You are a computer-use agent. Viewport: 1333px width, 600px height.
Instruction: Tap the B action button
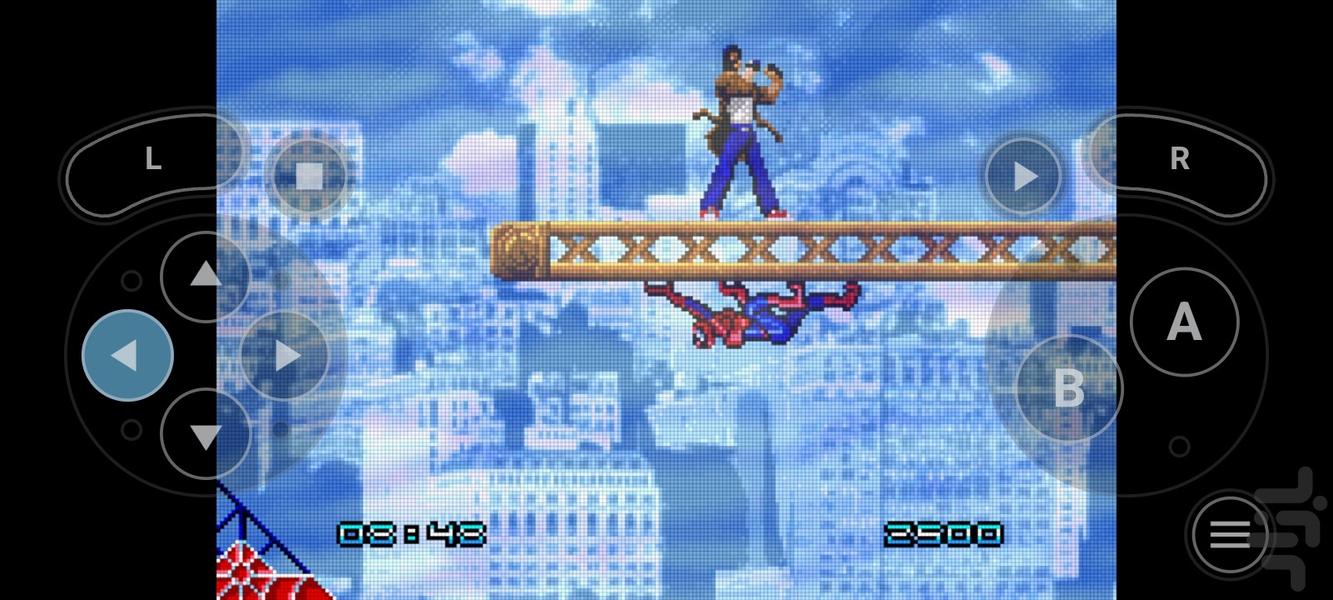[1068, 388]
